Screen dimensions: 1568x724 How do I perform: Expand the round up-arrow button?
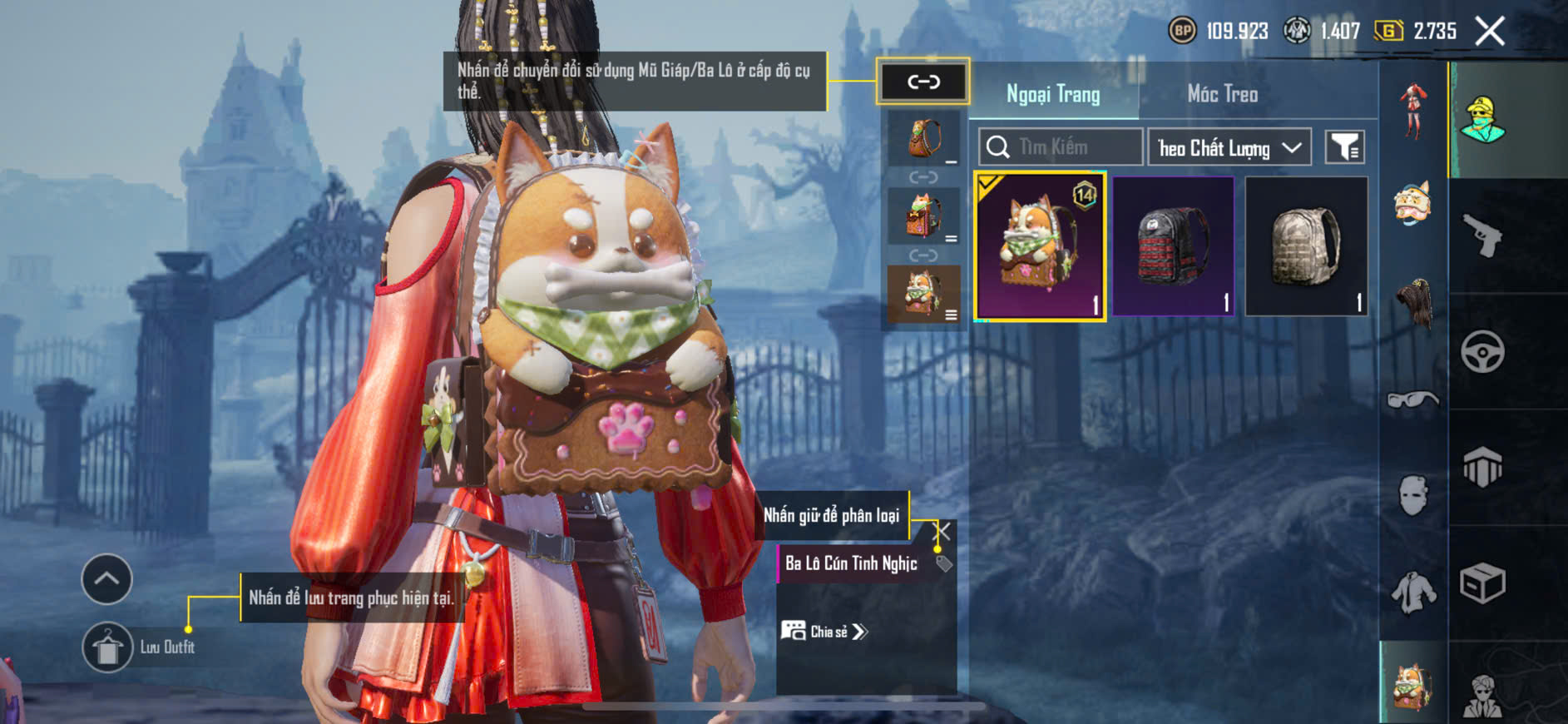[106, 578]
